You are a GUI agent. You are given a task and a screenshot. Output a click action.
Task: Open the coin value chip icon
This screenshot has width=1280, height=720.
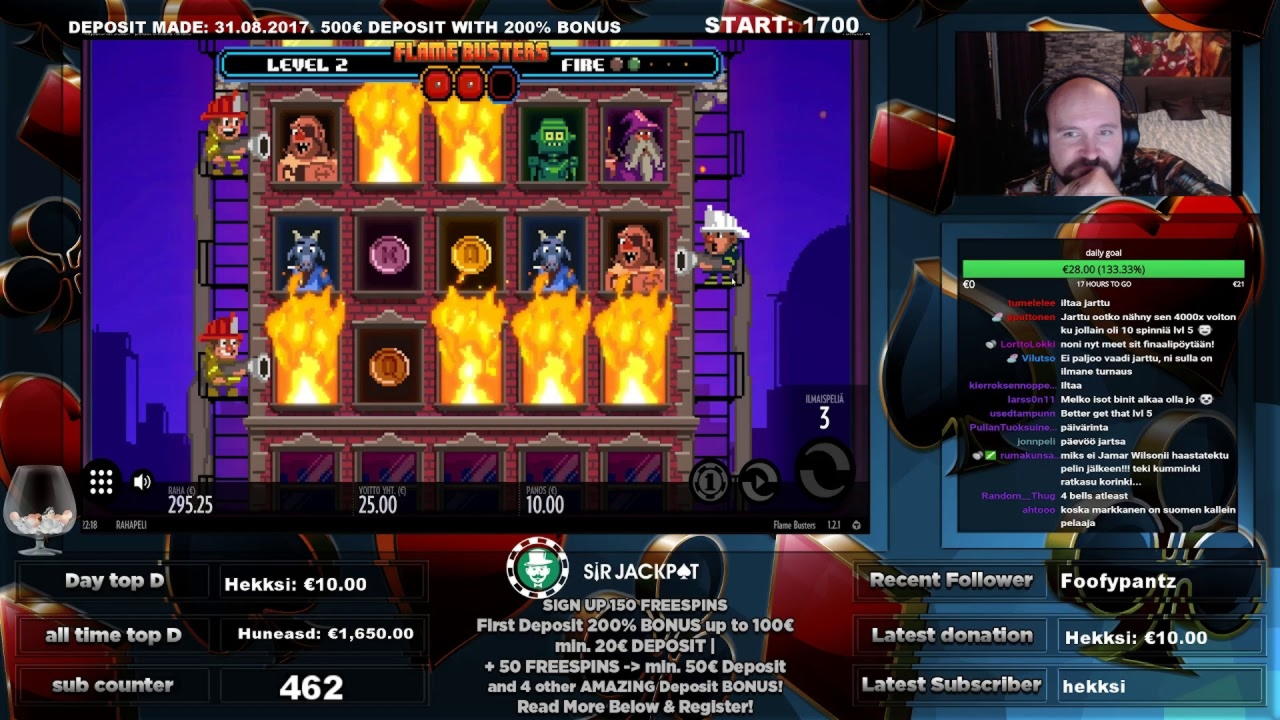pyautogui.click(x=712, y=482)
